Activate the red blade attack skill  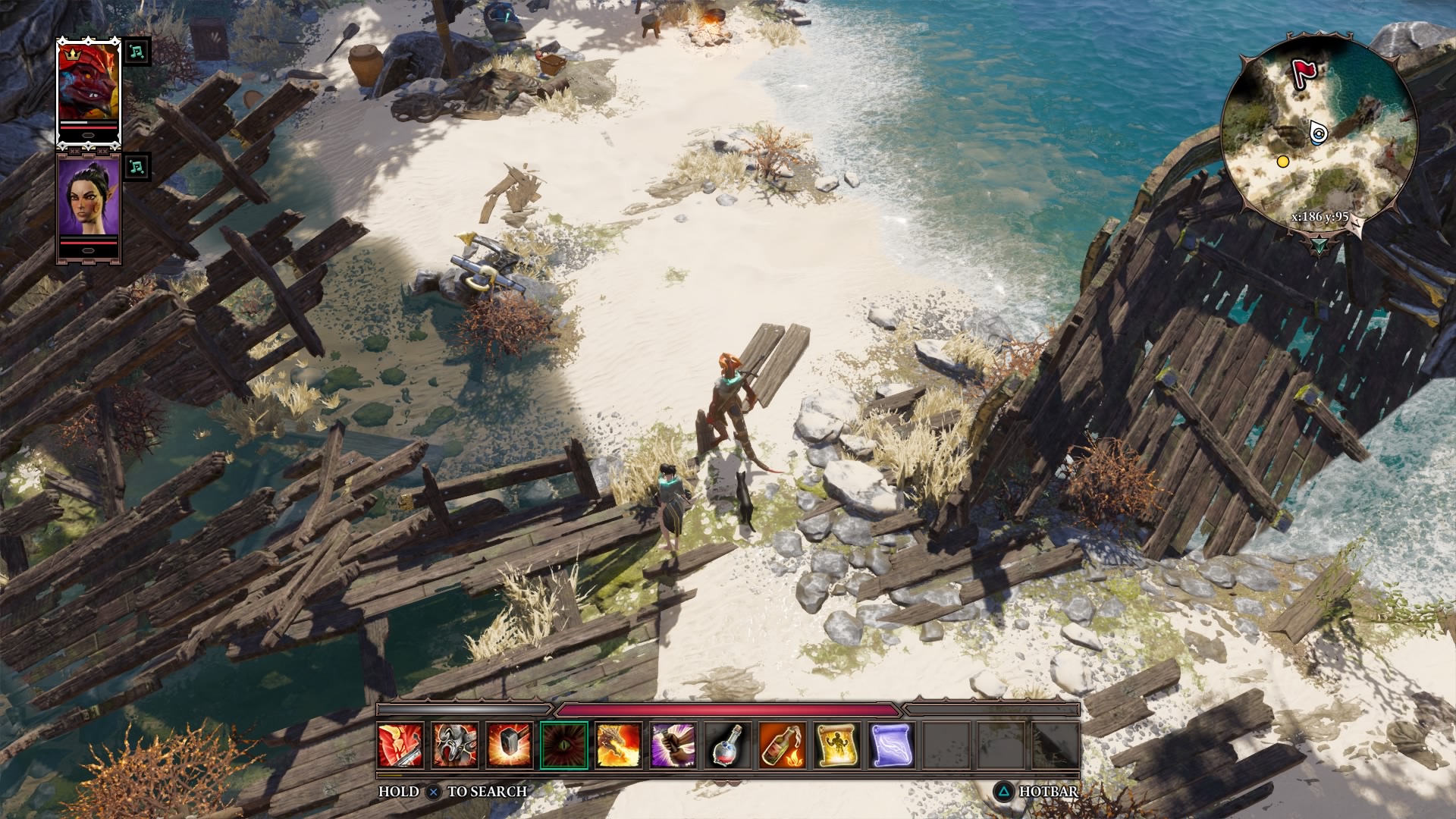(x=400, y=745)
